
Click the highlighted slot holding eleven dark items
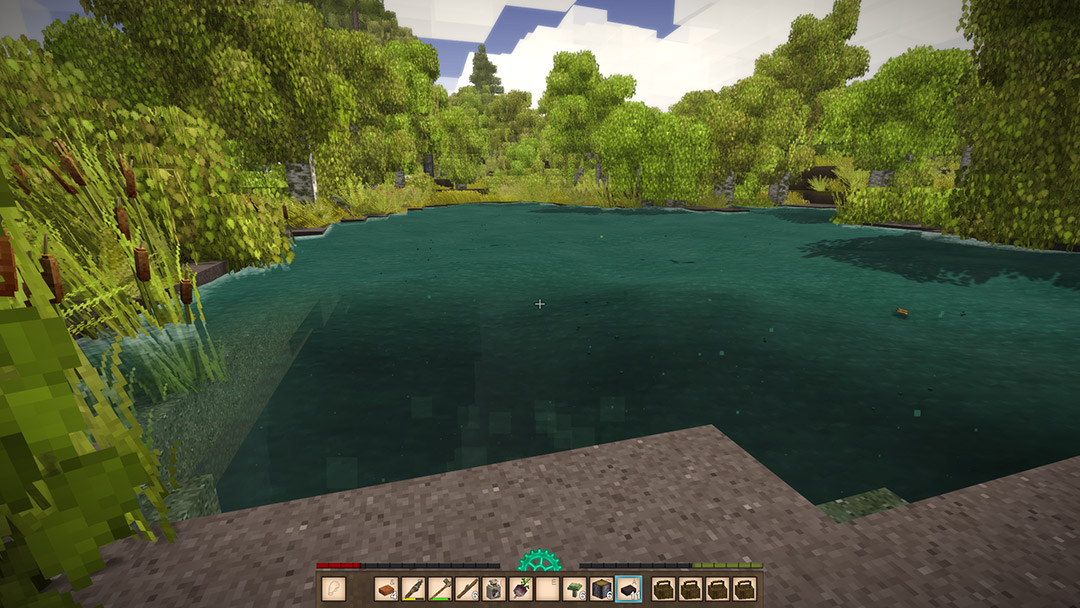pos(629,590)
